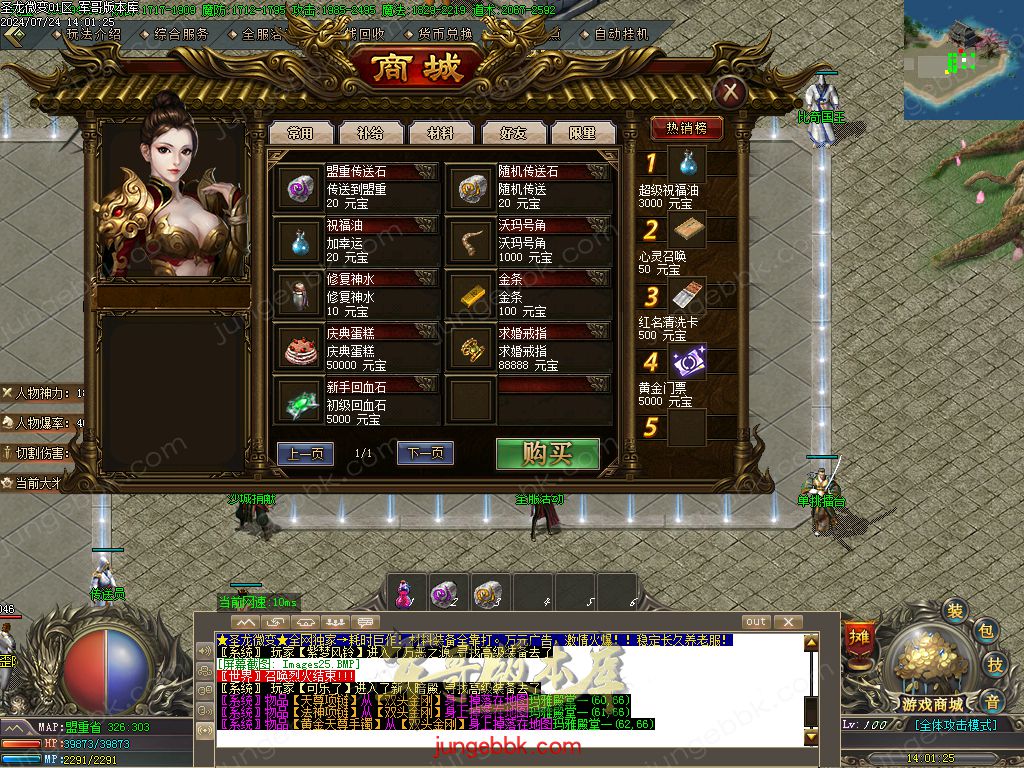Select top-seller 超级祝福油 icon
The height and width of the screenshot is (768, 1024).
click(x=687, y=163)
